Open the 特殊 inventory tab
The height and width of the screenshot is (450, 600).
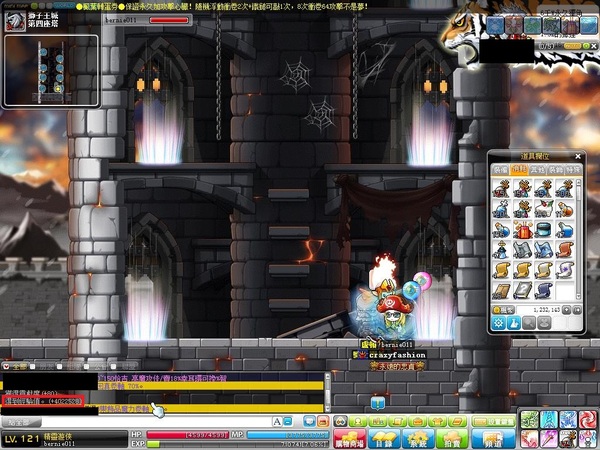pos(572,171)
